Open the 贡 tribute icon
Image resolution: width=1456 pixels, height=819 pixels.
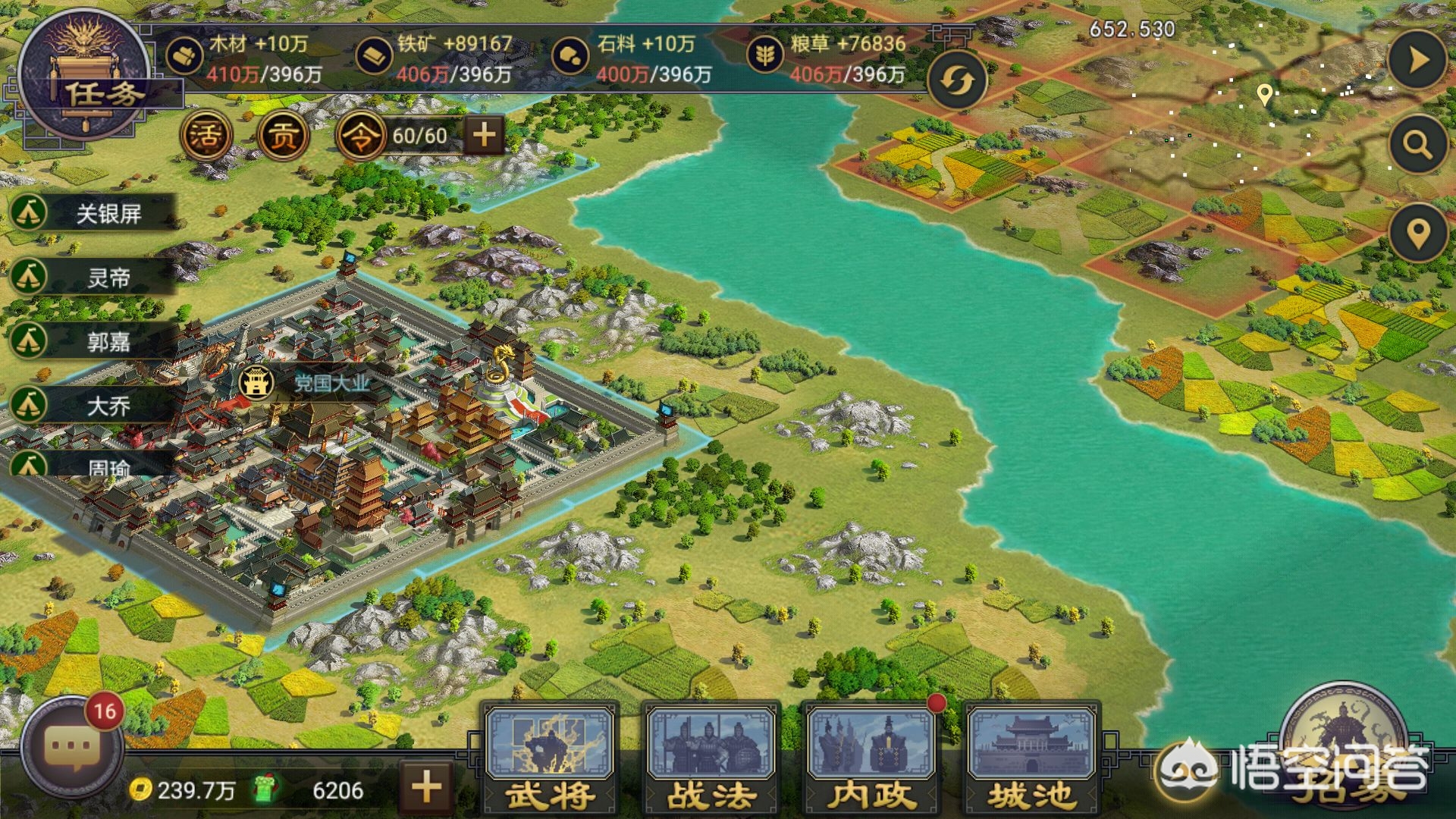point(284,136)
